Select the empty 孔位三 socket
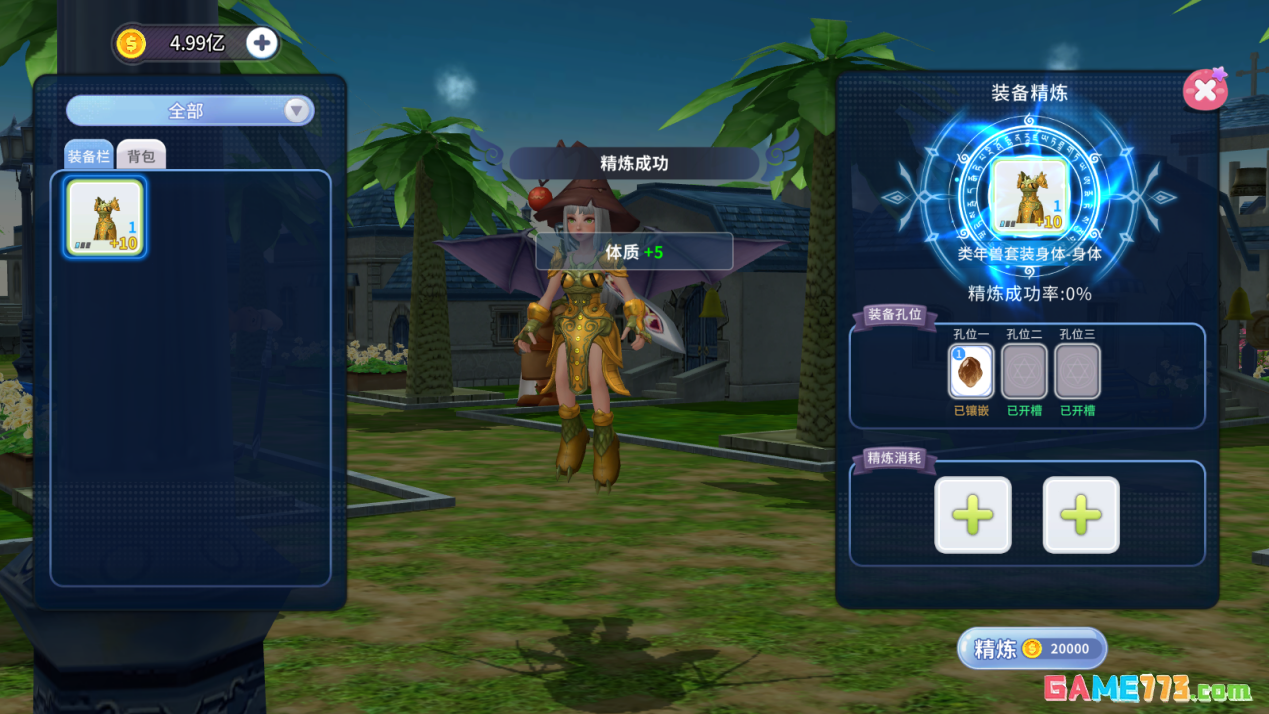Viewport: 1269px width, 714px height. coord(1077,372)
